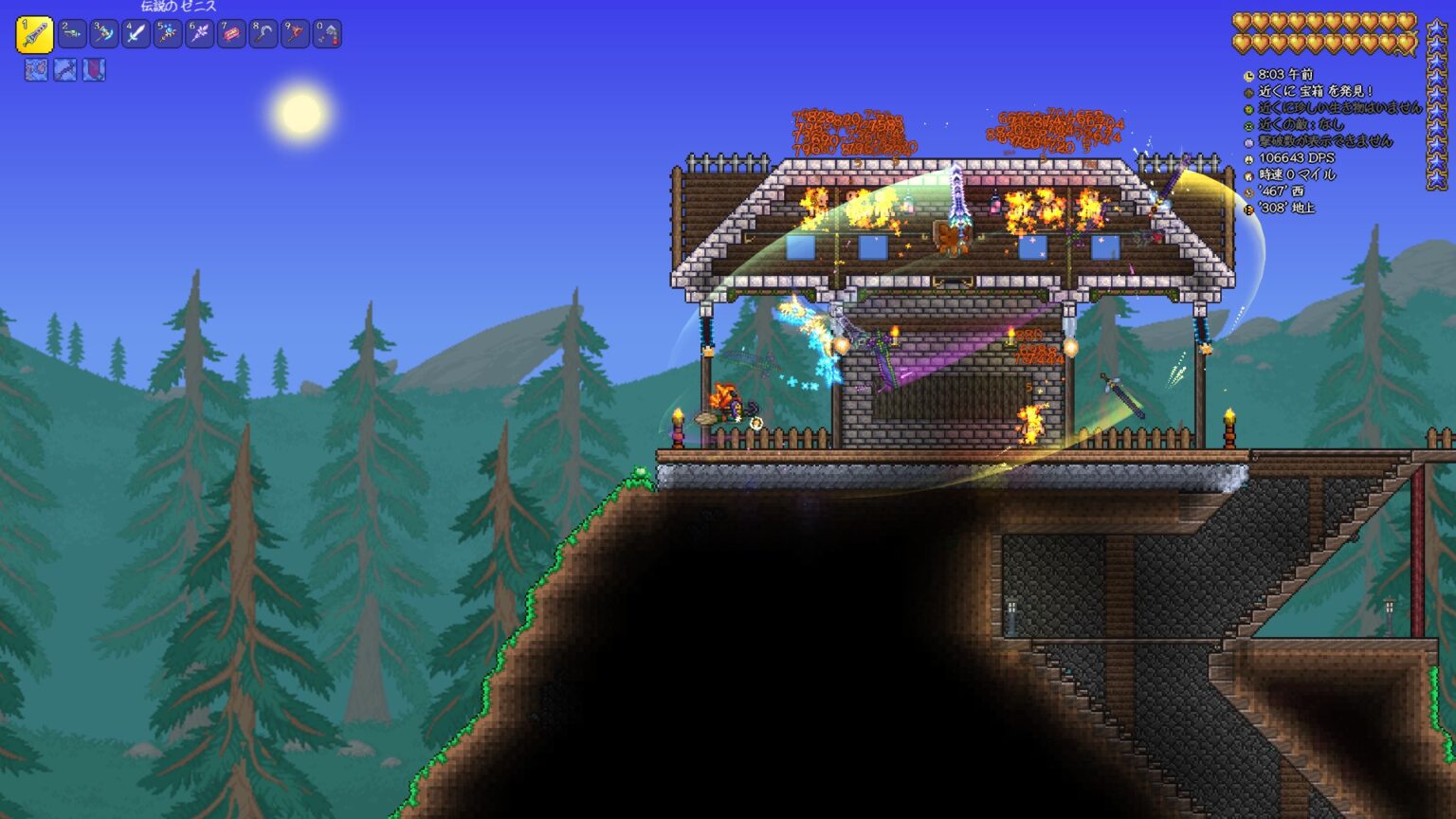Select the orange hammer in slot 9
The width and height of the screenshot is (1456, 819).
pyautogui.click(x=295, y=35)
